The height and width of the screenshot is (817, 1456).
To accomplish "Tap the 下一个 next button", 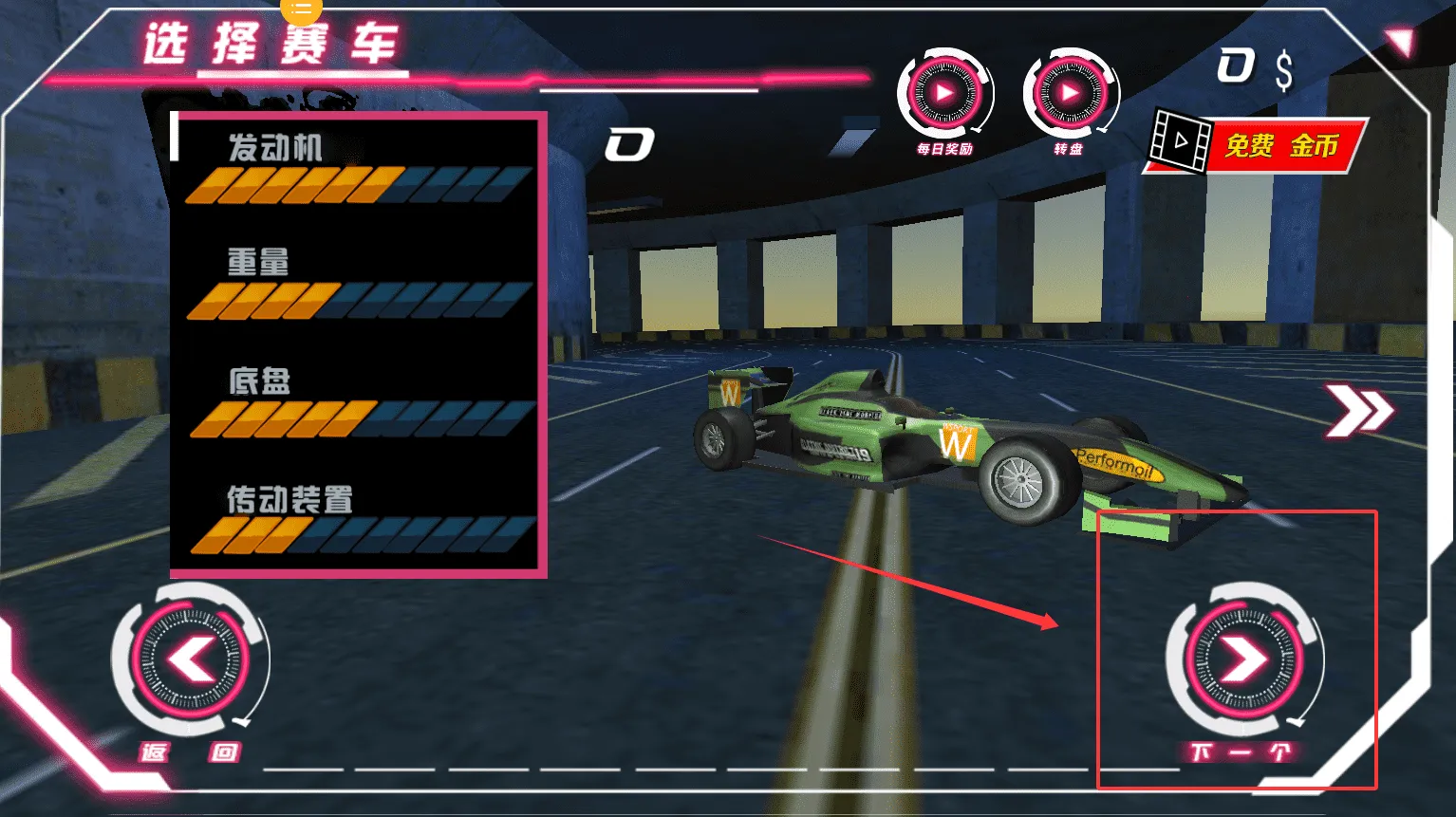I will click(x=1242, y=659).
